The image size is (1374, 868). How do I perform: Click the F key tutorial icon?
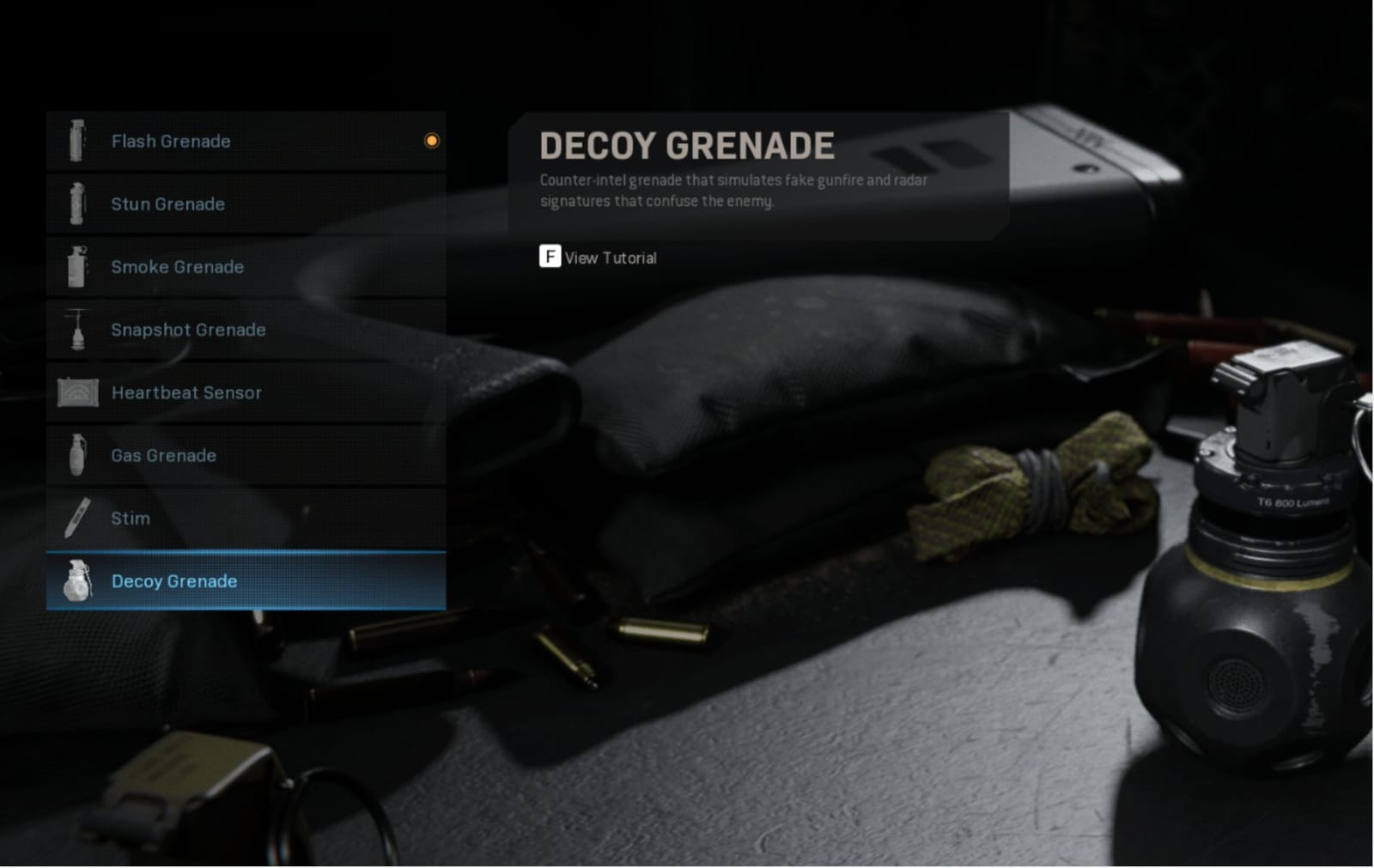pyautogui.click(x=549, y=258)
